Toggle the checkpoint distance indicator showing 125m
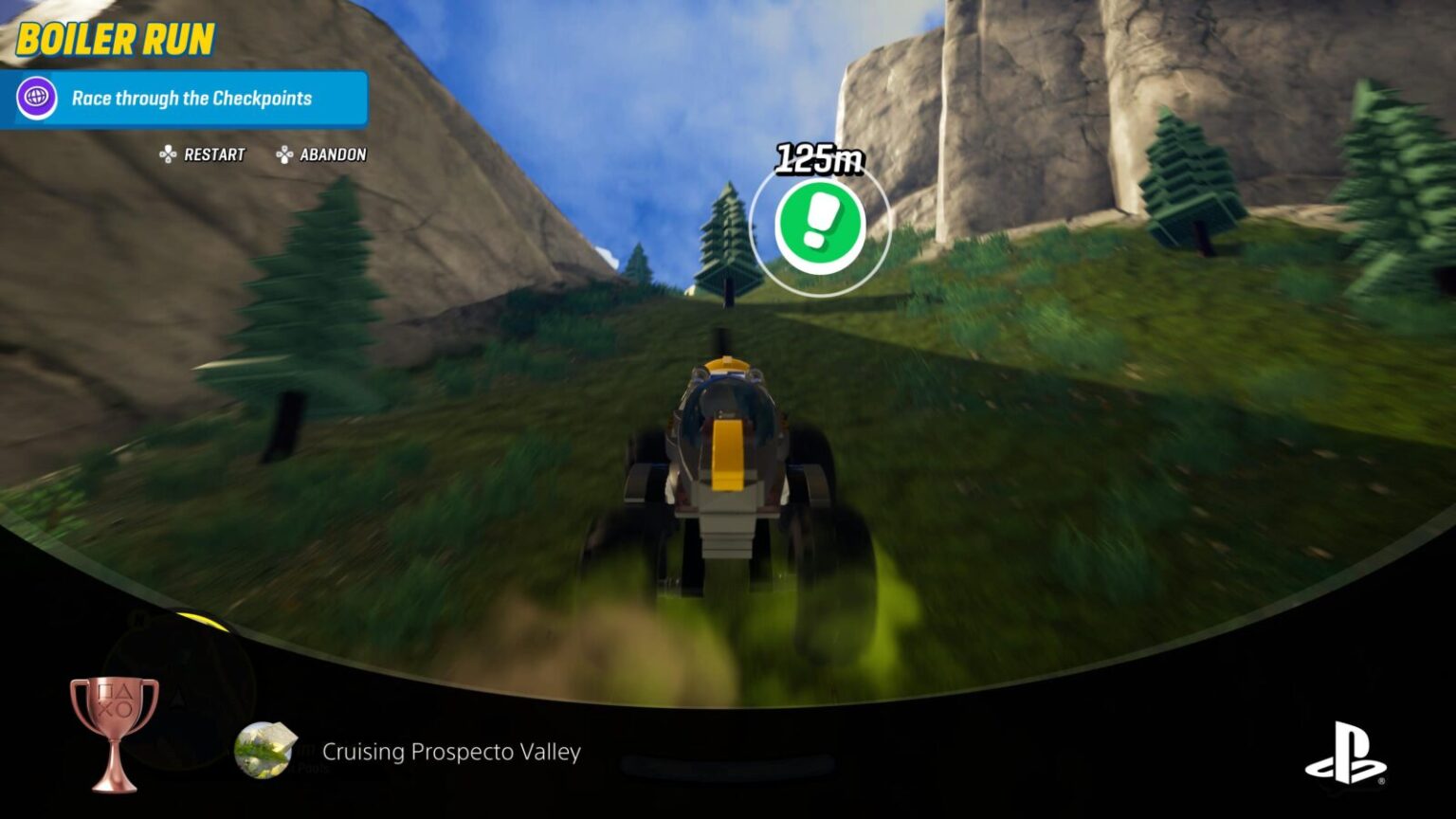1456x819 pixels. 819,158
